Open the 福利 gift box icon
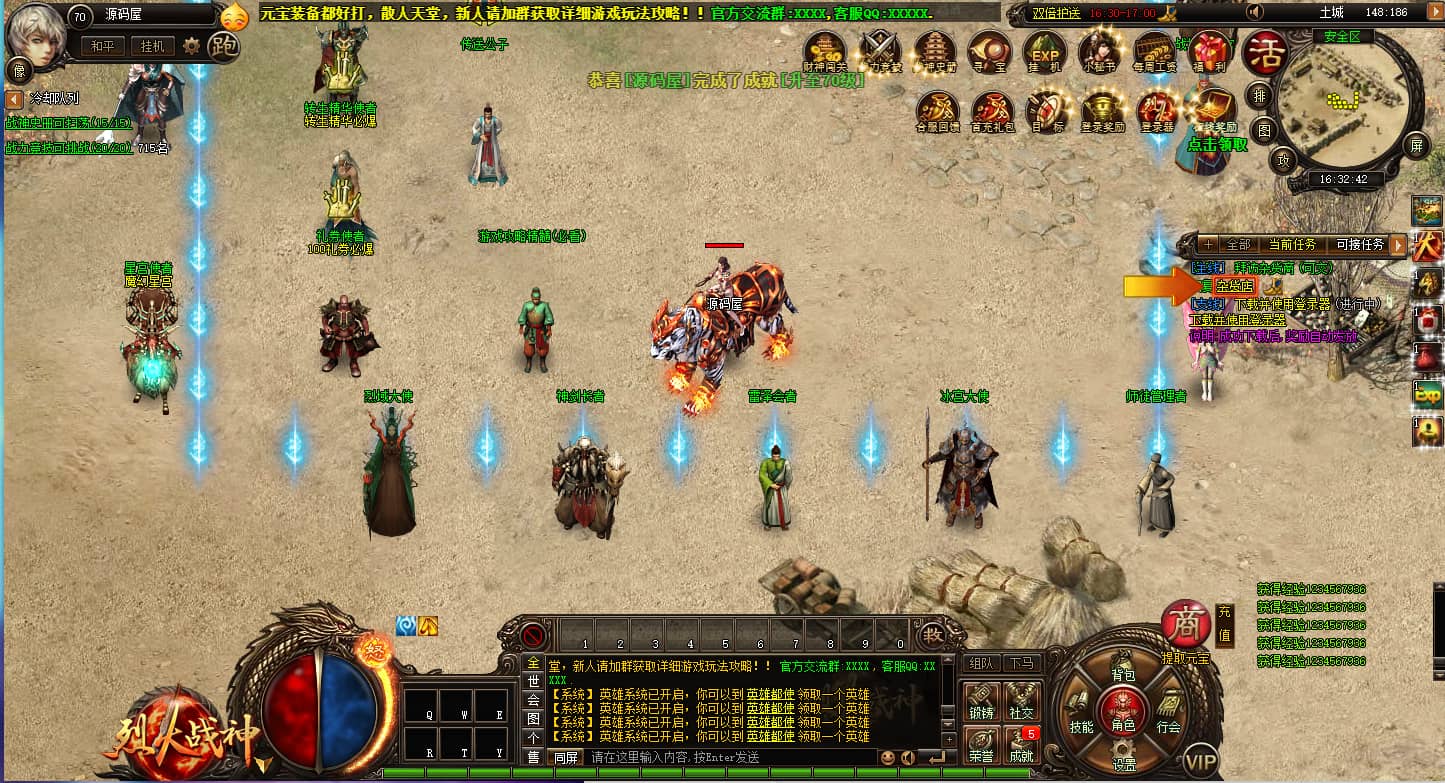The width and height of the screenshot is (1445, 783). click(1209, 50)
